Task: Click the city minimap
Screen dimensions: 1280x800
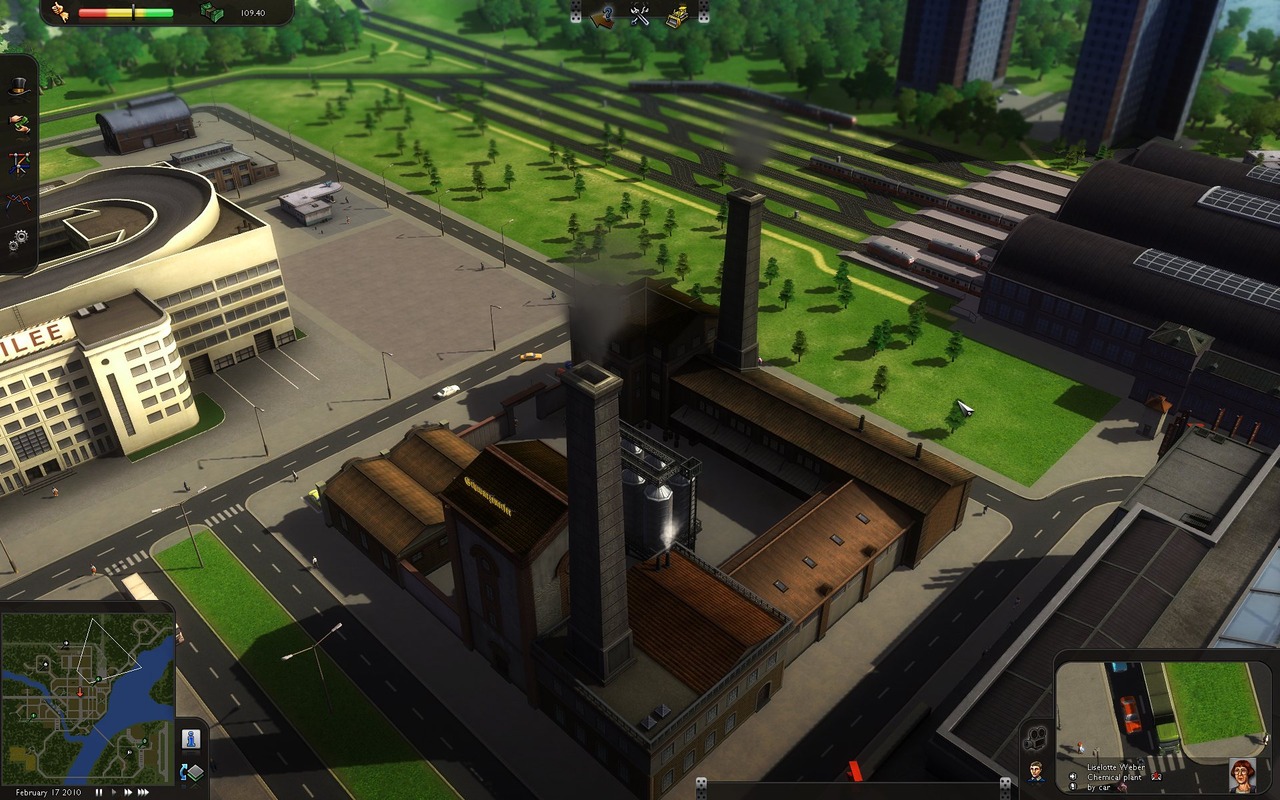Action: coord(88,698)
